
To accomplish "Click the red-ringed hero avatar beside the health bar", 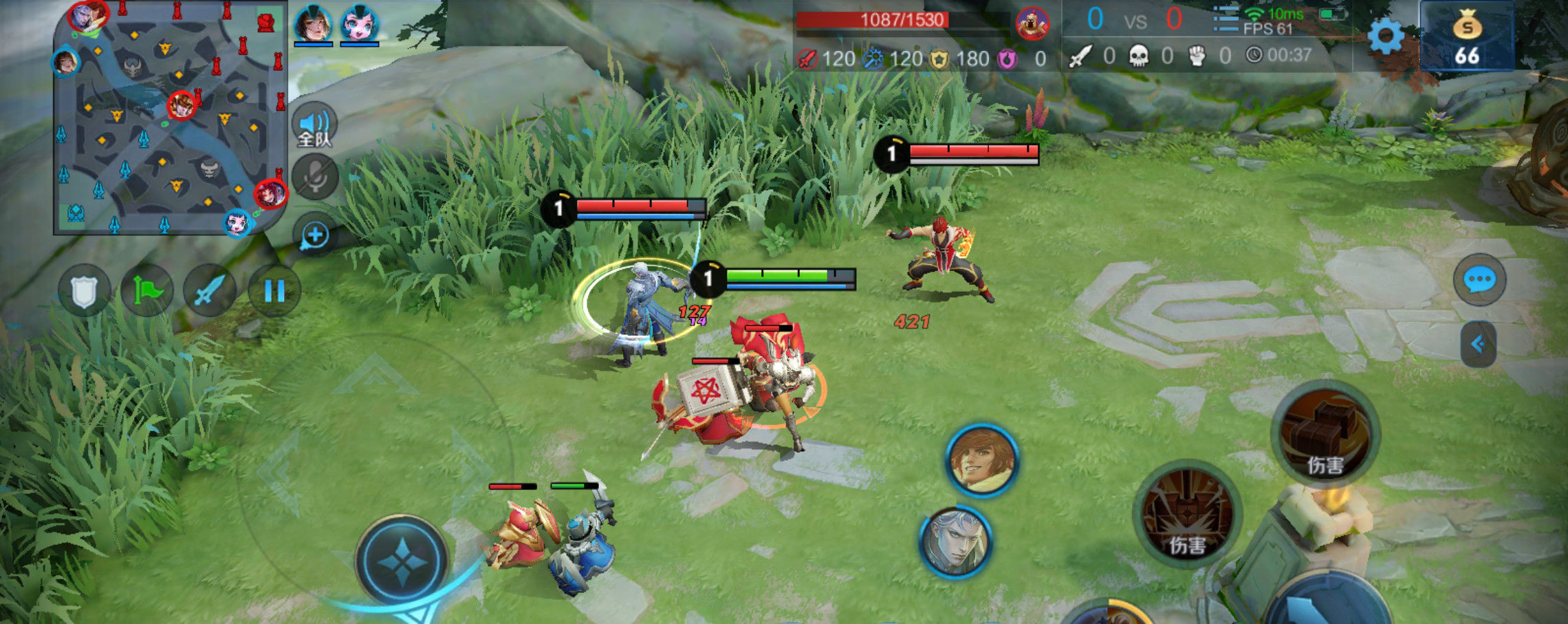I will [x=1032, y=24].
